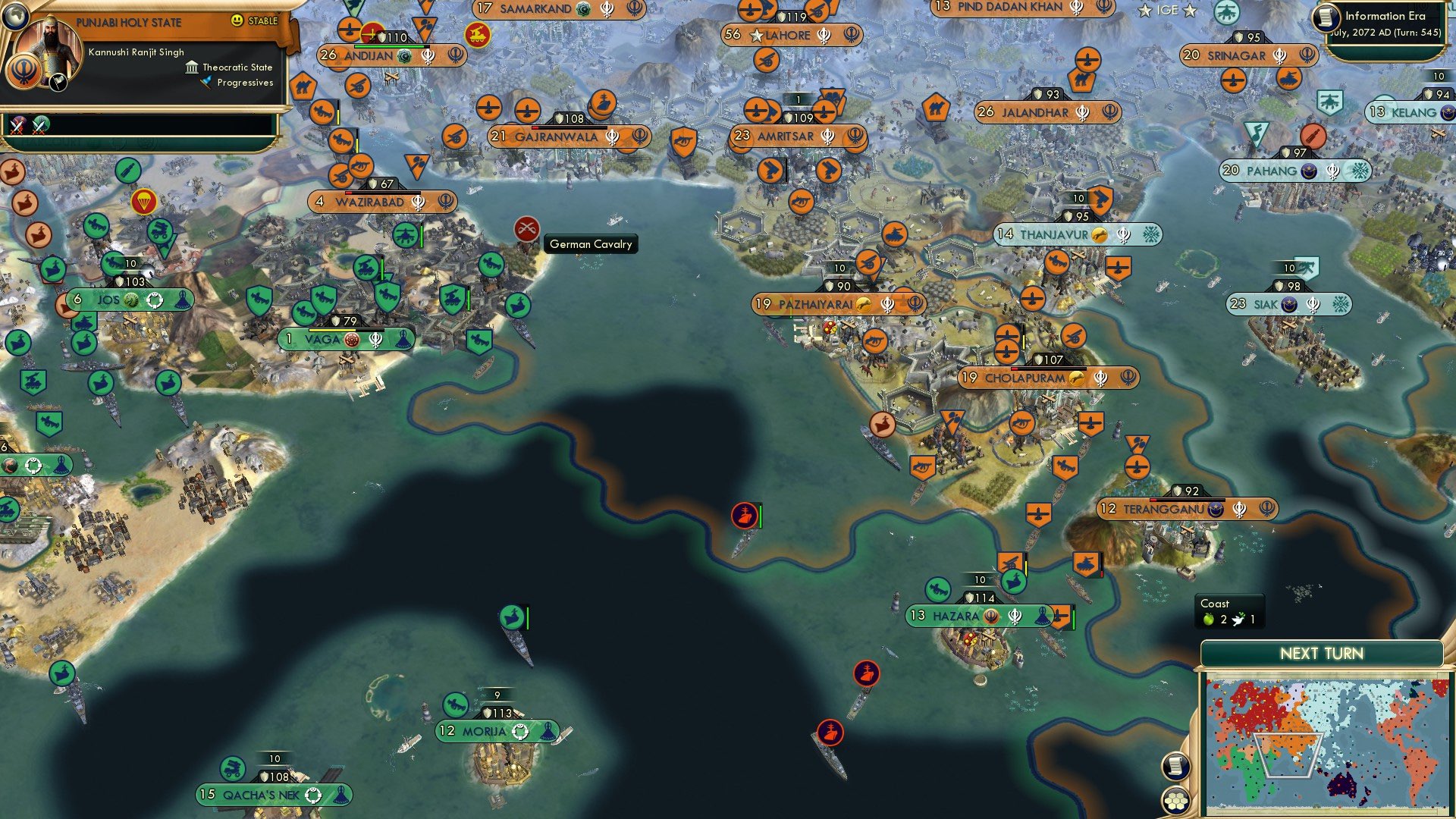Screen dimensions: 1456x819
Task: End the turn with the Next Turn button
Action: click(x=1321, y=654)
